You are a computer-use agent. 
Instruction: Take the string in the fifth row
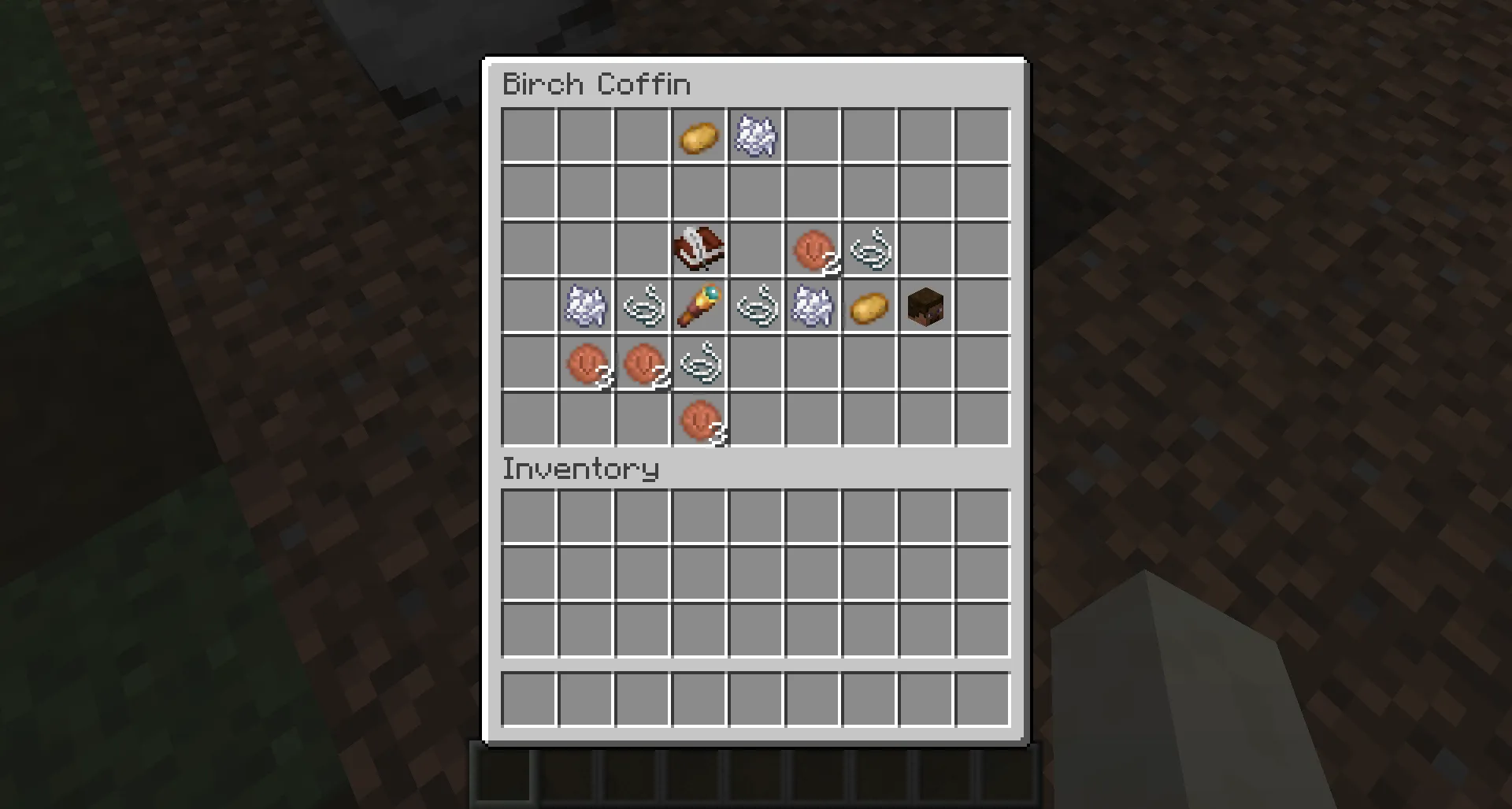click(699, 363)
